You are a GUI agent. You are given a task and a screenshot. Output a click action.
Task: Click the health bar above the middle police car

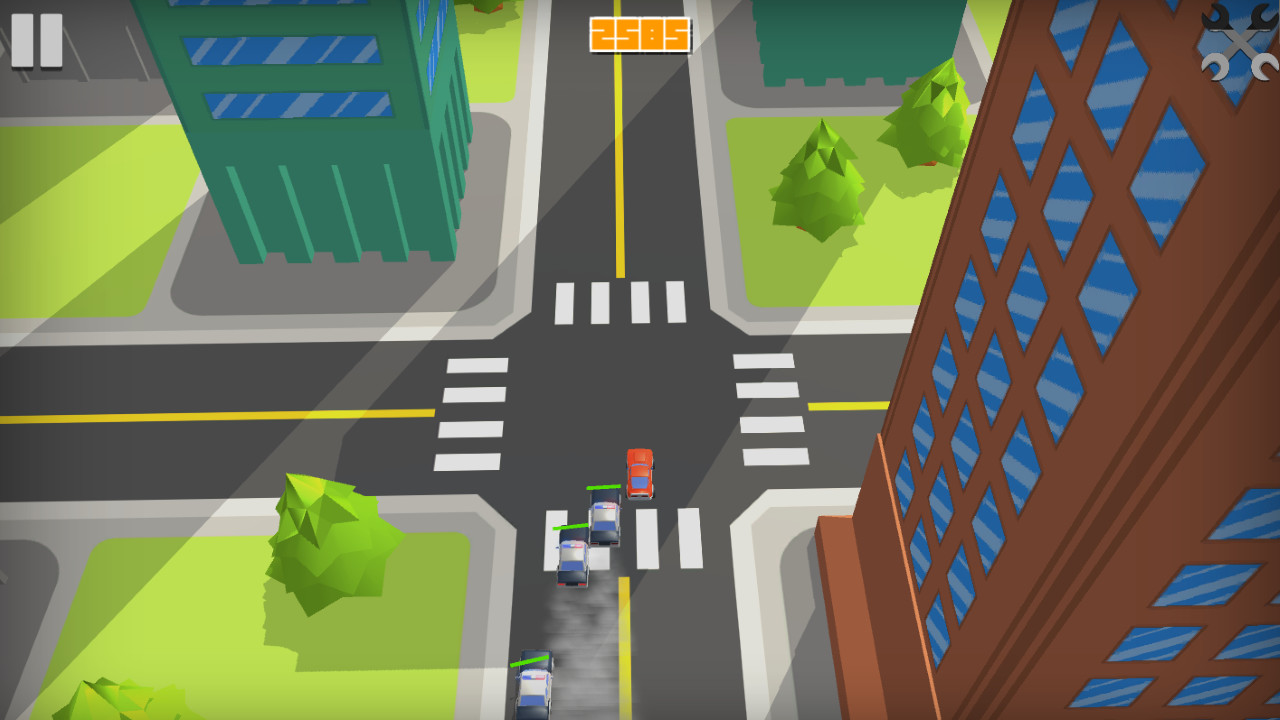point(572,524)
